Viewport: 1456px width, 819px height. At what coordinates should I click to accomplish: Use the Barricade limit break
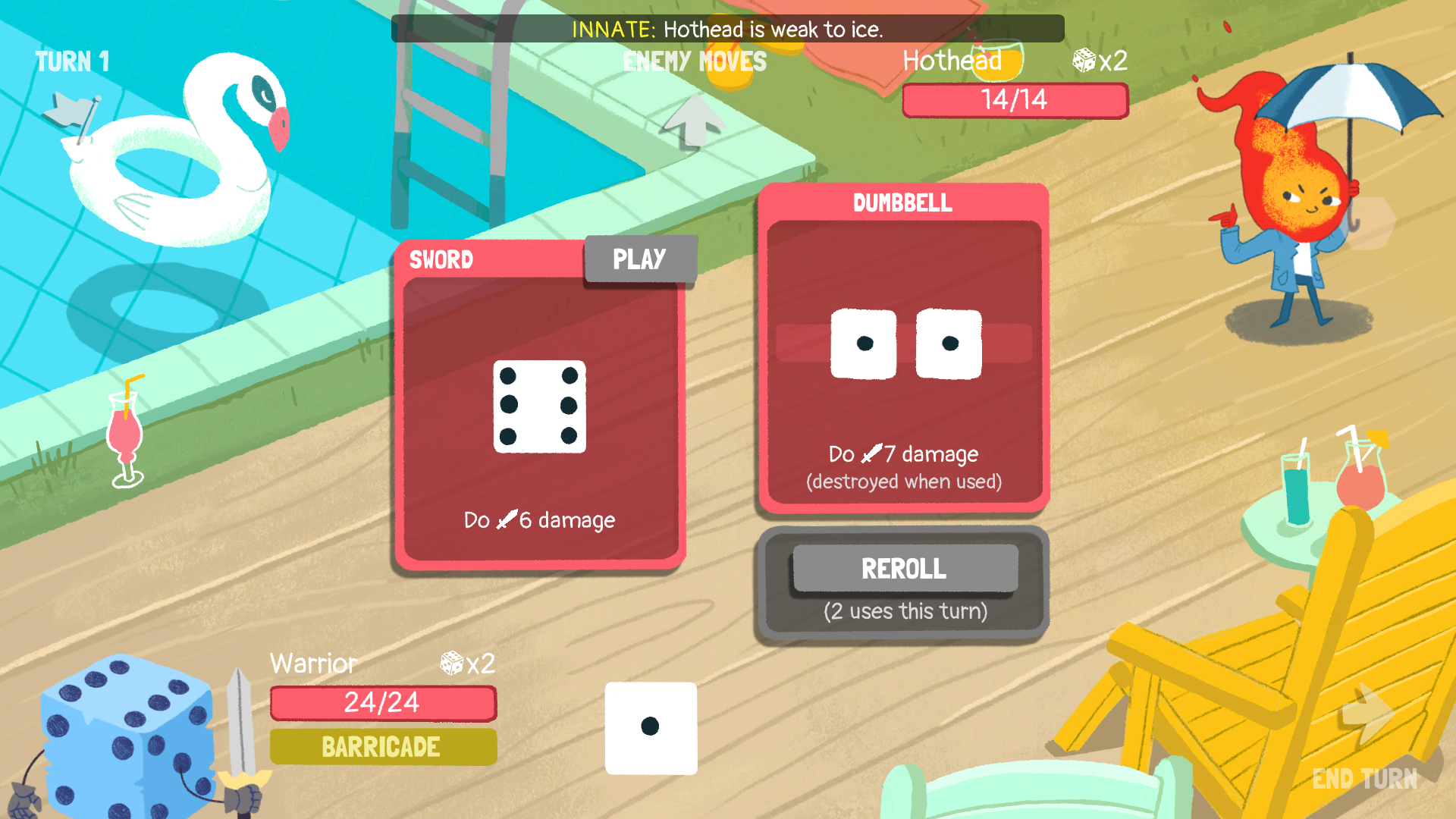(383, 747)
